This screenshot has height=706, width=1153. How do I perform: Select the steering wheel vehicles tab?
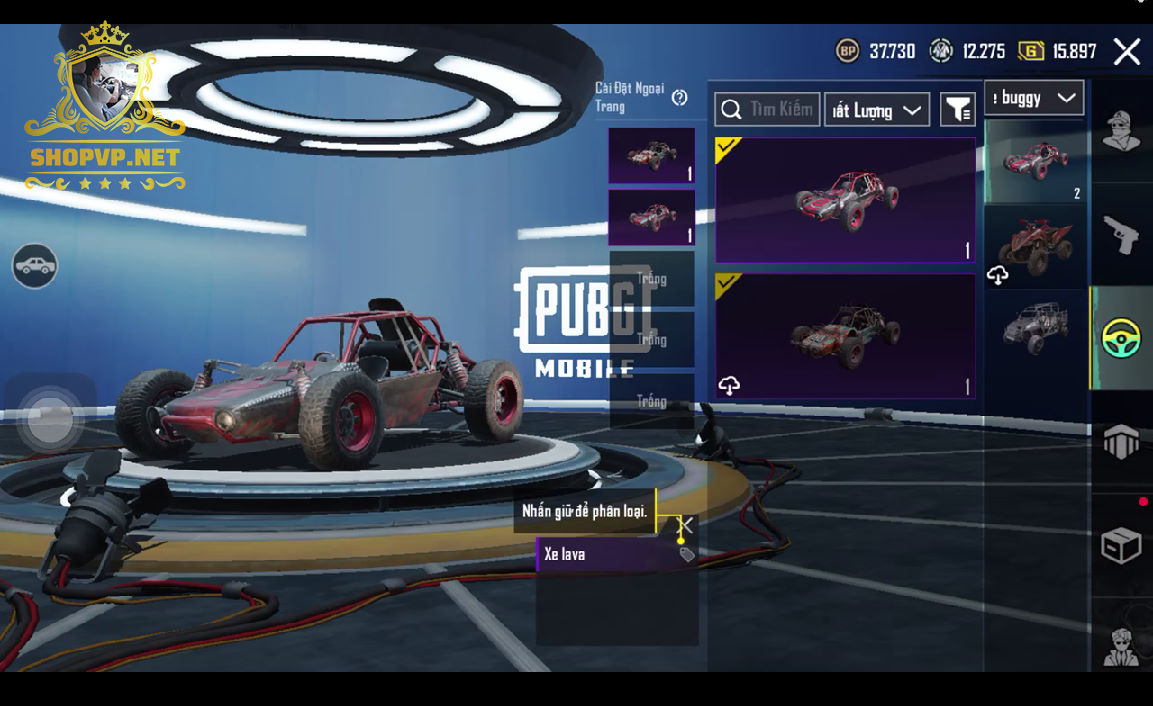(1121, 340)
